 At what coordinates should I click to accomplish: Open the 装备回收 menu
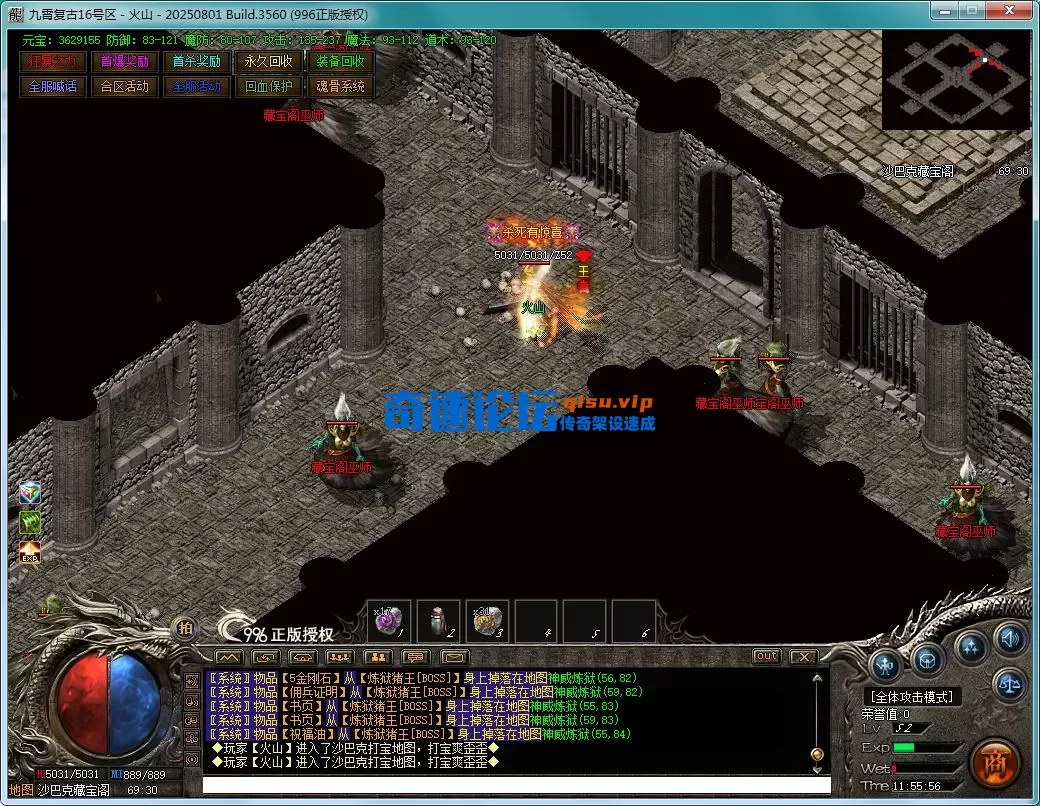point(340,62)
